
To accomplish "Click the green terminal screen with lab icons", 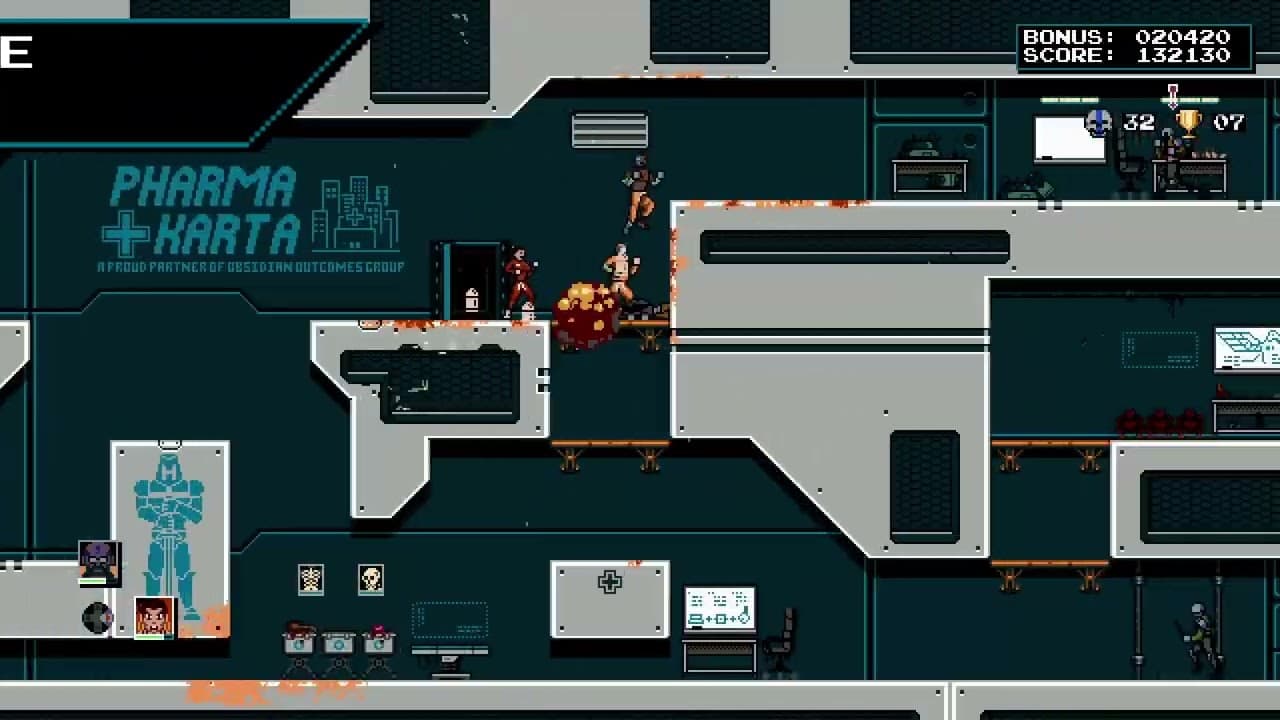I will [x=718, y=605].
